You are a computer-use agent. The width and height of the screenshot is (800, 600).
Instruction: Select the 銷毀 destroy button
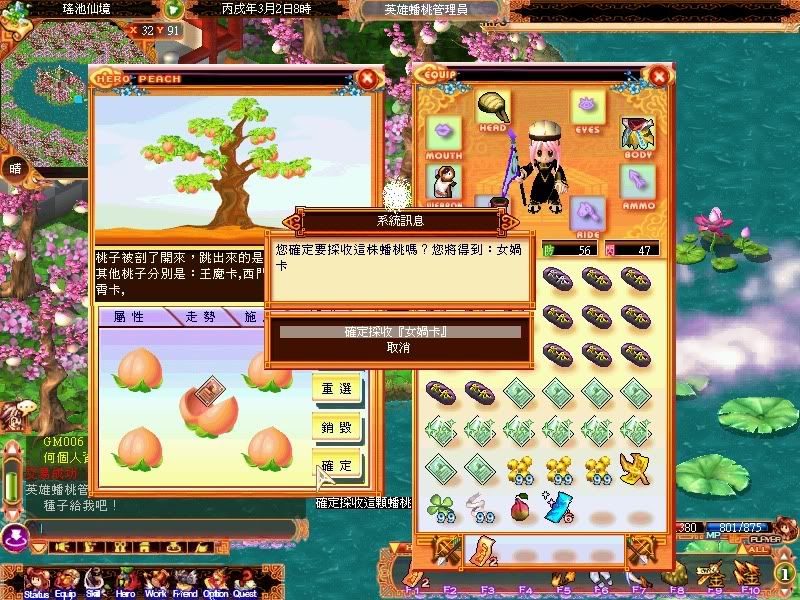point(337,427)
